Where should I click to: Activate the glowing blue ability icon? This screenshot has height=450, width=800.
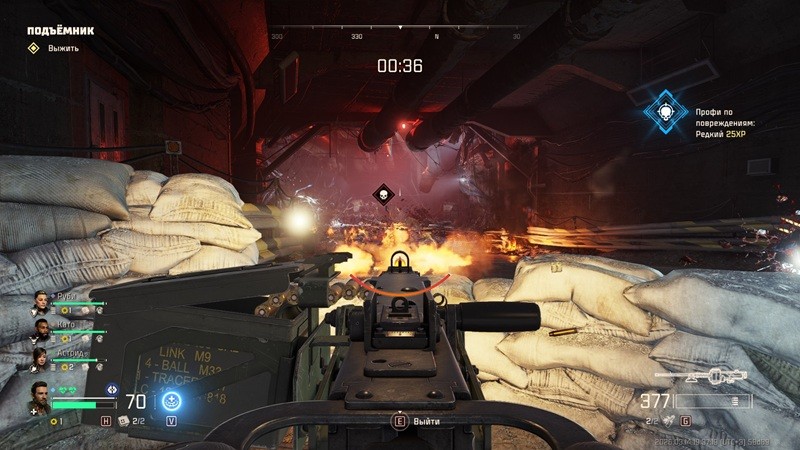(172, 403)
